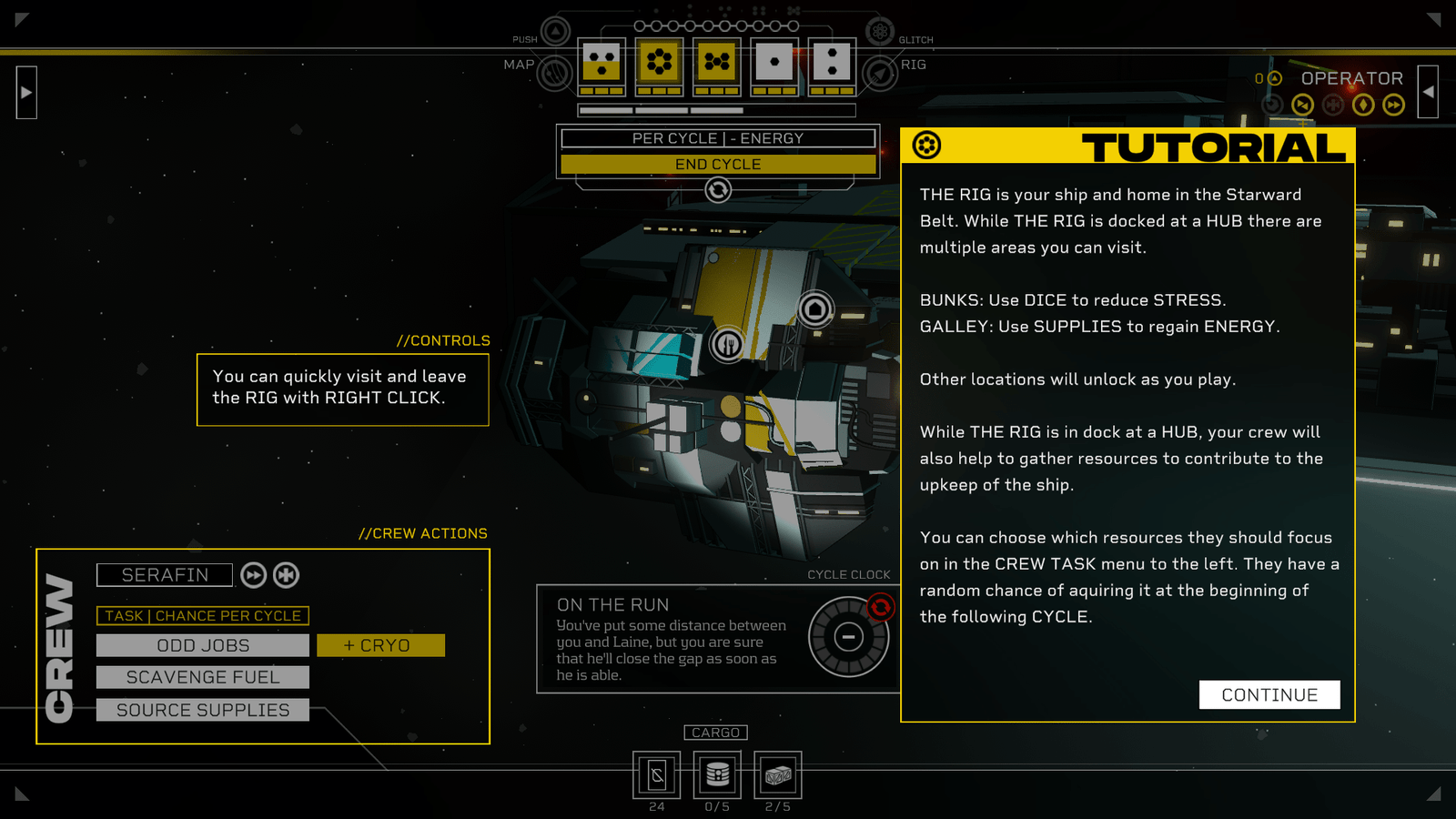Choose the Scavenge Fuel crew task
The image size is (1456, 819).
point(202,677)
